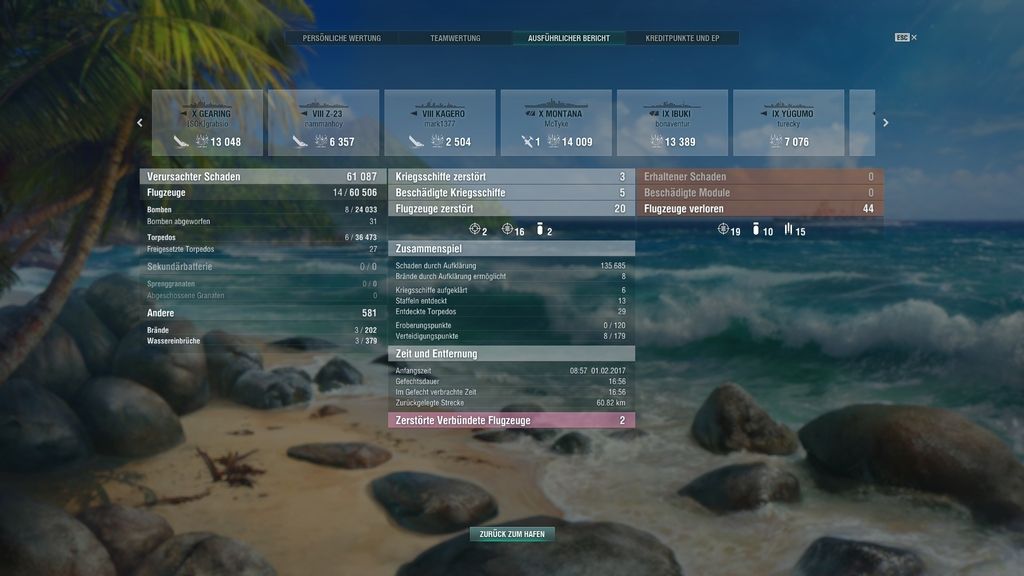Show more ships with the right arrow
This screenshot has height=576, width=1024.
point(885,123)
